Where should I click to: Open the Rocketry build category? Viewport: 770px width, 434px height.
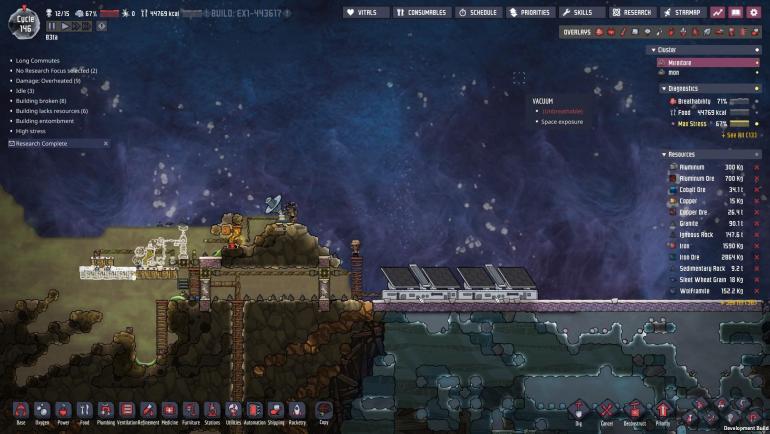point(297,411)
